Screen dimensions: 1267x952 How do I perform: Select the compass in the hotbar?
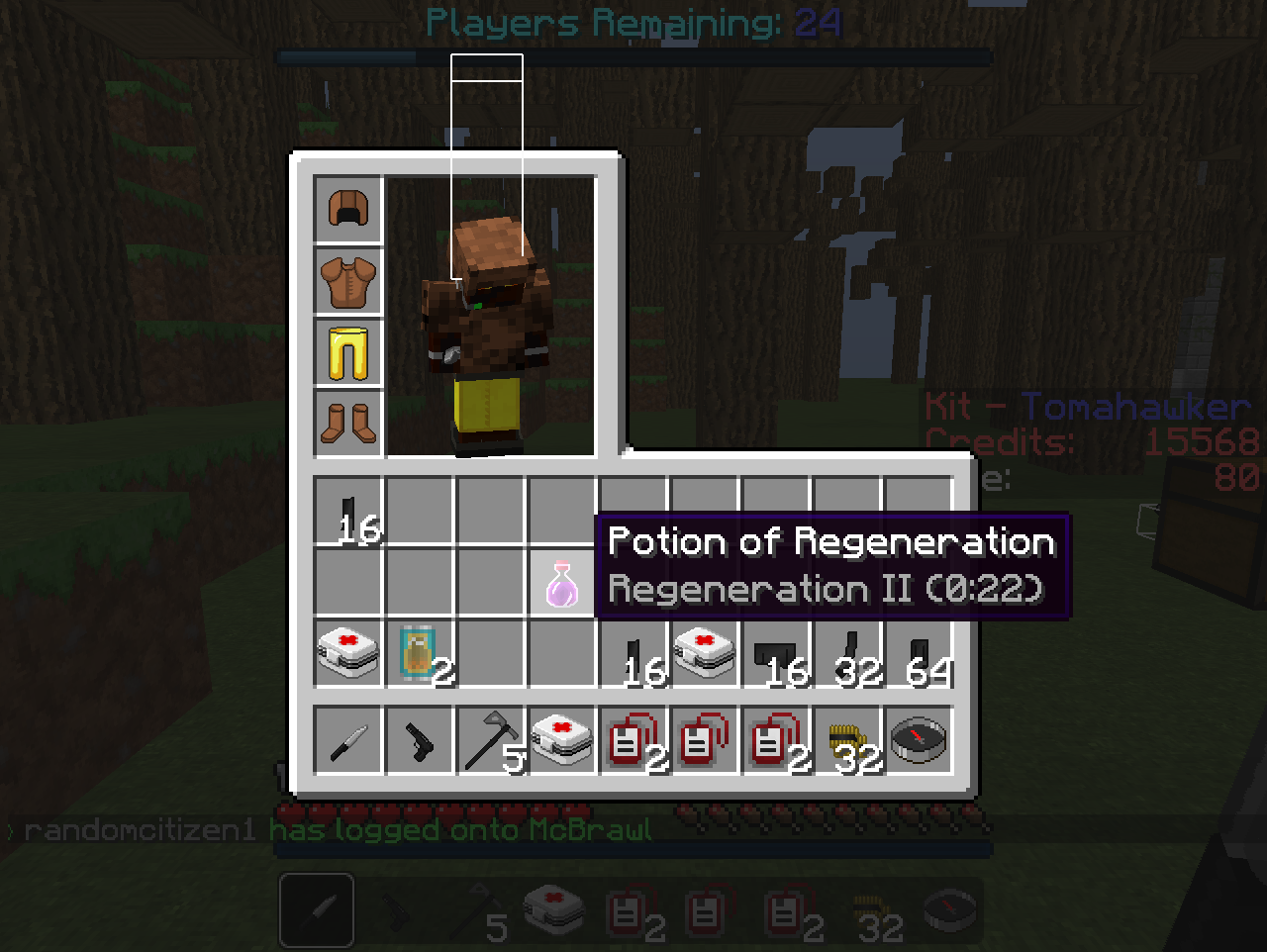click(919, 741)
